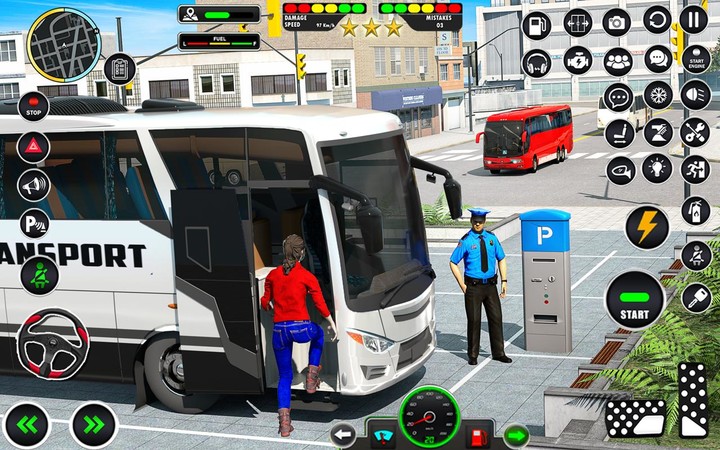Open the clipboard checklist icon
Image resolution: width=720 pixels, height=450 pixels.
(x=120, y=68)
